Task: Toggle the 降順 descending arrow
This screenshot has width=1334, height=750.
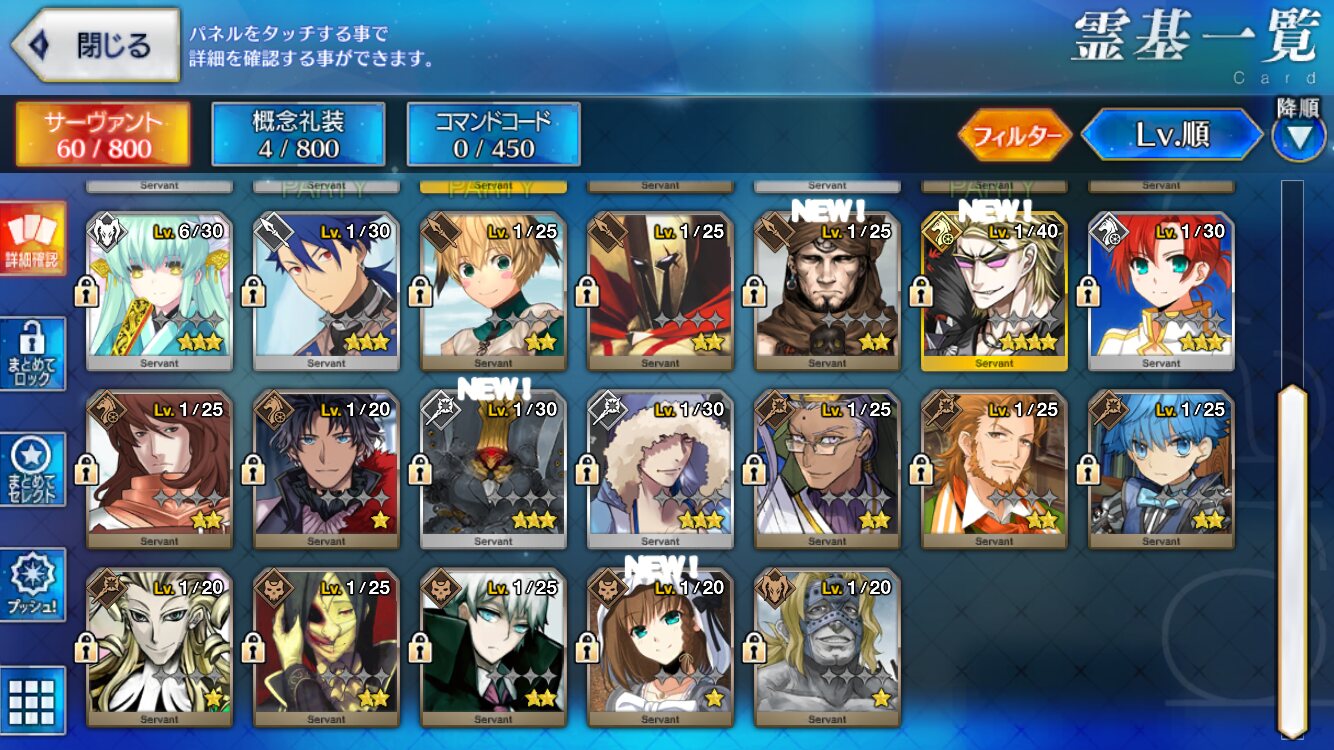Action: coord(1298,137)
